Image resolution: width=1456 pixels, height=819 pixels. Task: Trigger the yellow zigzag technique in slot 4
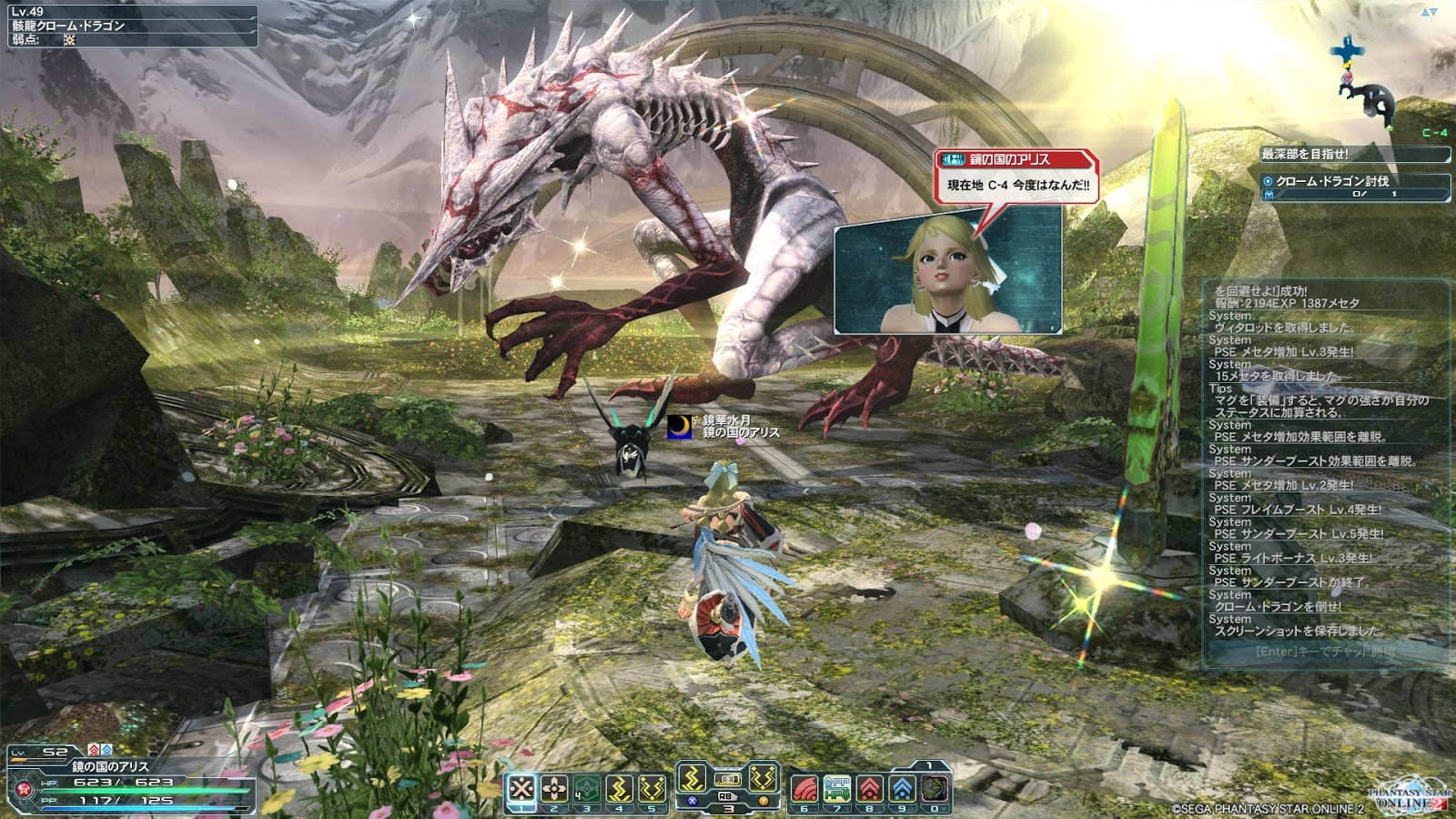coord(620,788)
